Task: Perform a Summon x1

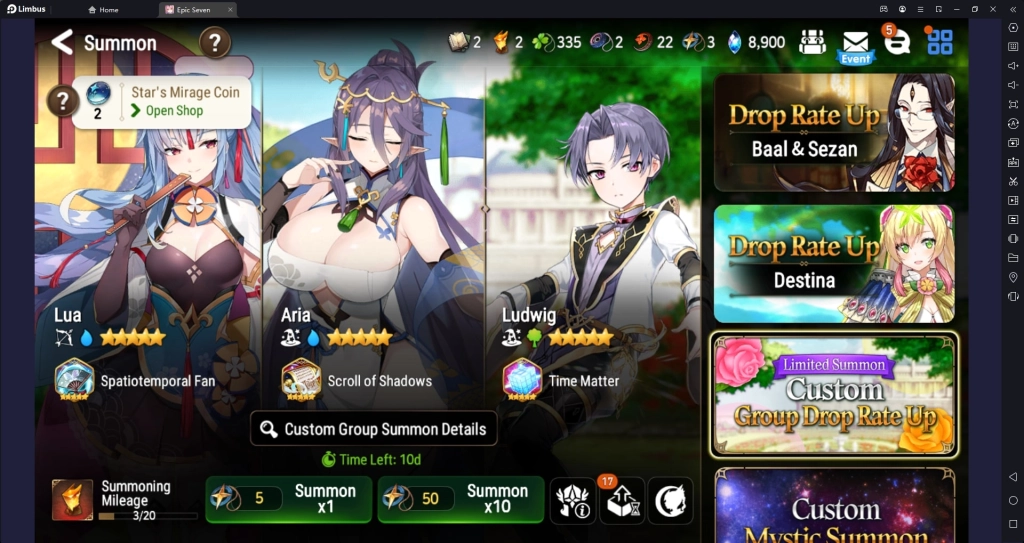Action: (x=288, y=499)
